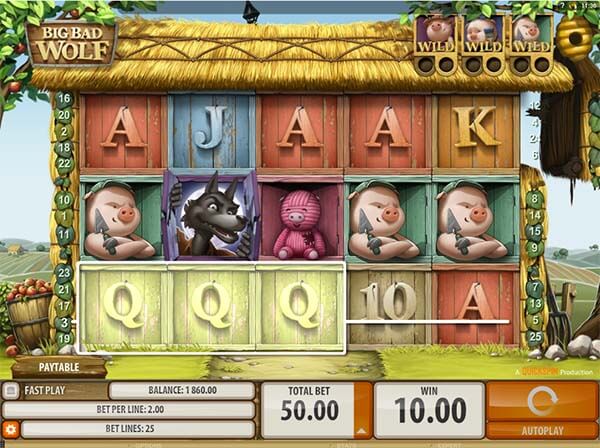
Task: Toggle the Fast Play checkbox
Action: click(x=11, y=391)
